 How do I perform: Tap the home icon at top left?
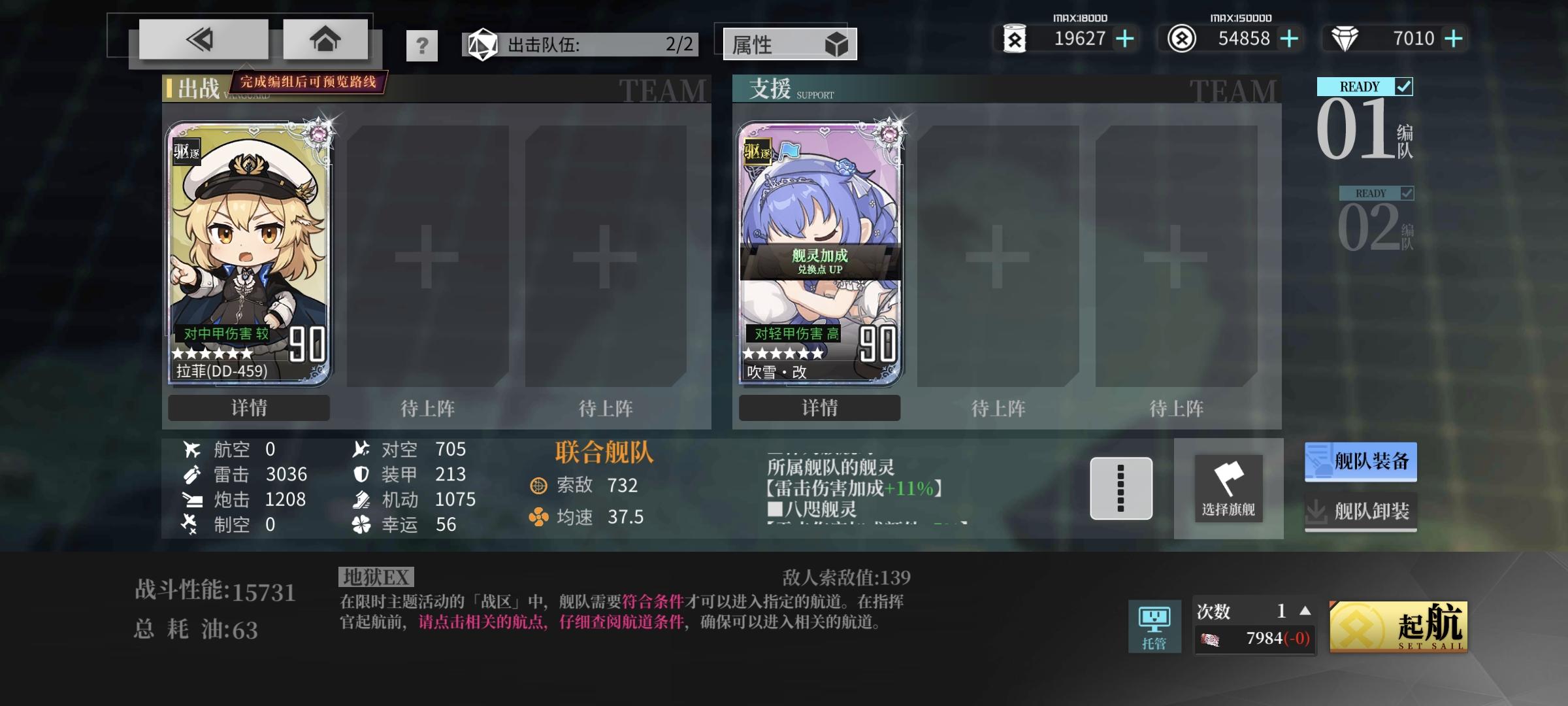325,39
